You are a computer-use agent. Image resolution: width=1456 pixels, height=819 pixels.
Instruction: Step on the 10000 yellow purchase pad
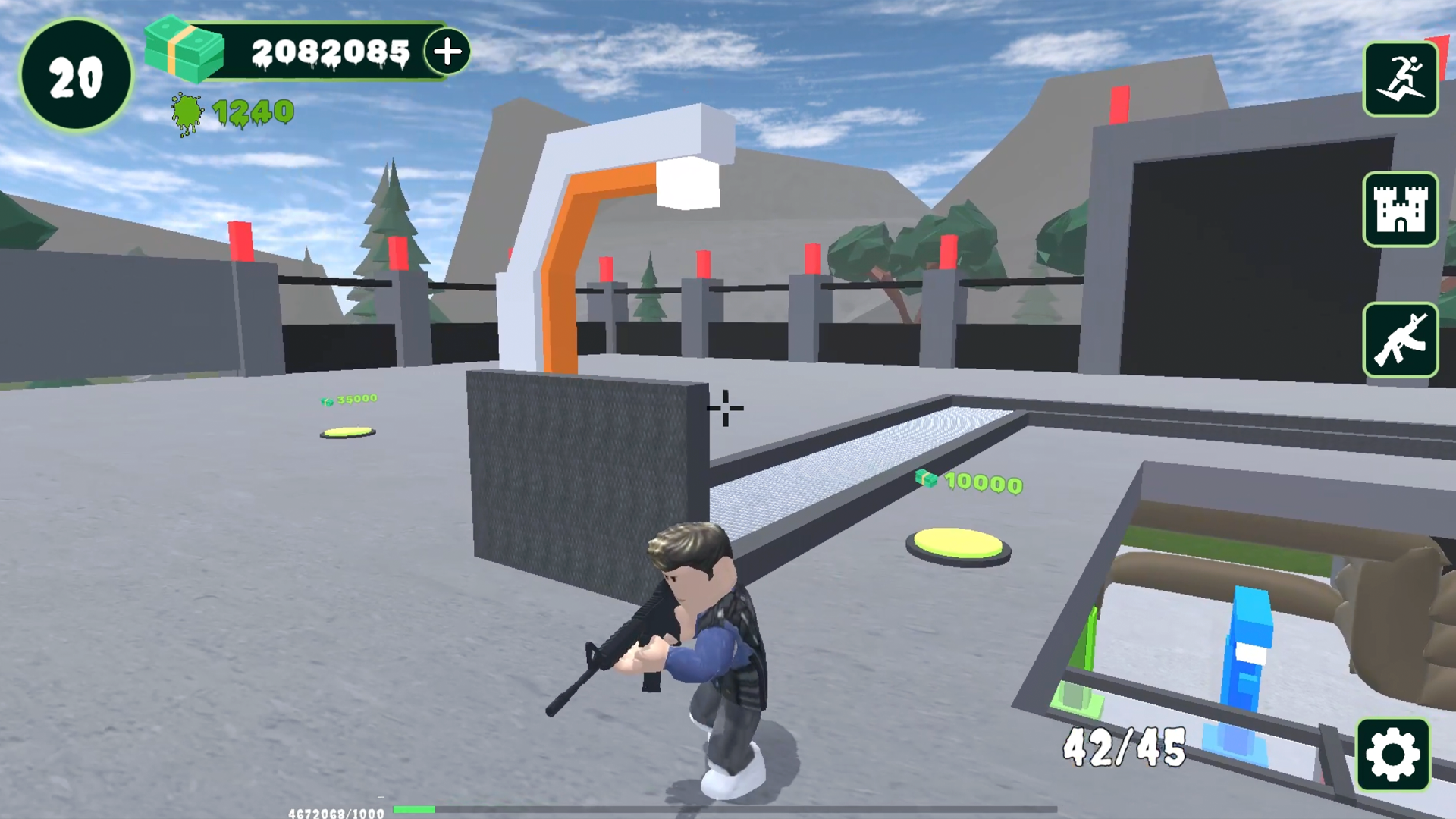(x=958, y=544)
